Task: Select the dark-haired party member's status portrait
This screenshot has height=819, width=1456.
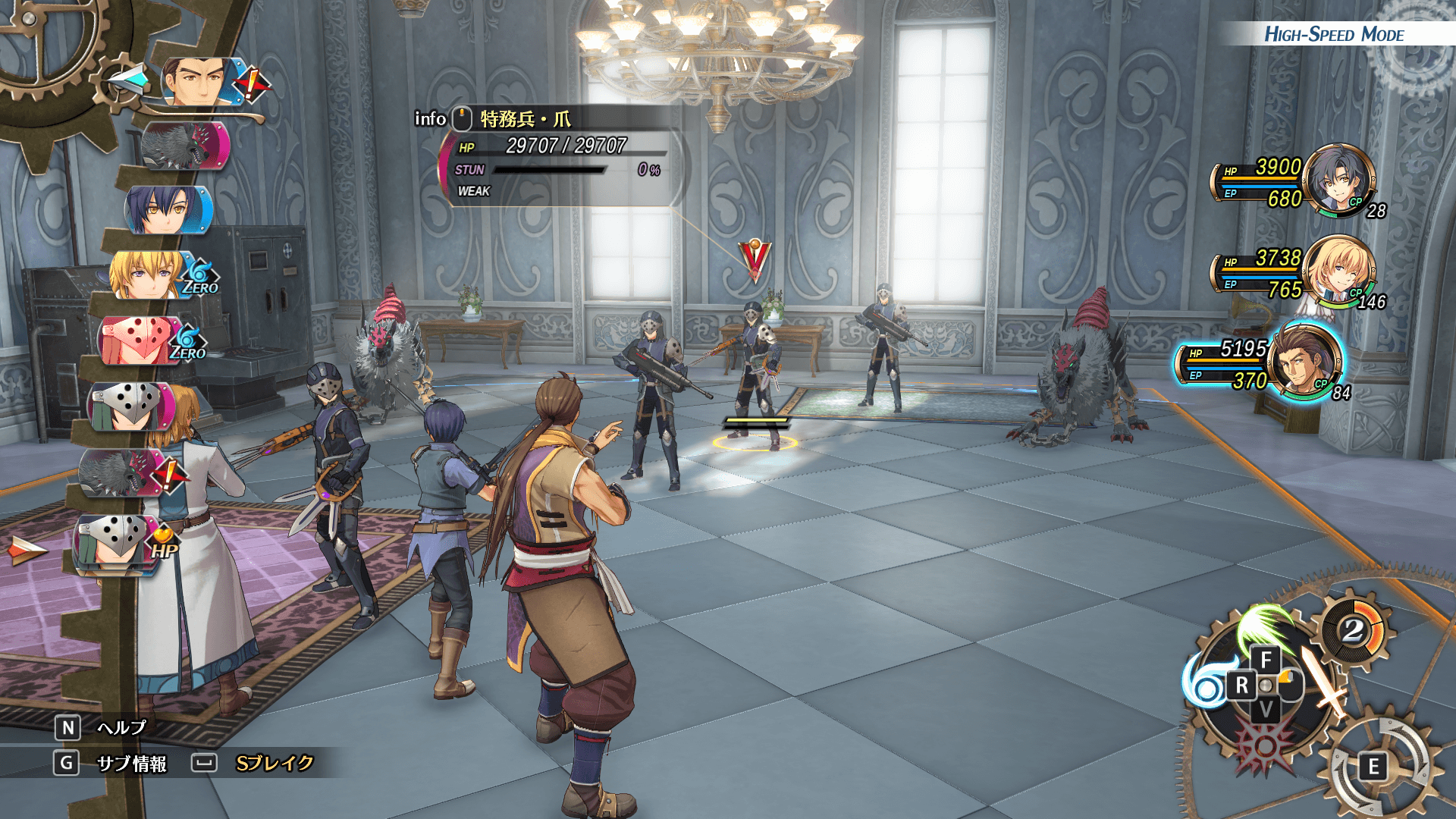Action: [1339, 180]
